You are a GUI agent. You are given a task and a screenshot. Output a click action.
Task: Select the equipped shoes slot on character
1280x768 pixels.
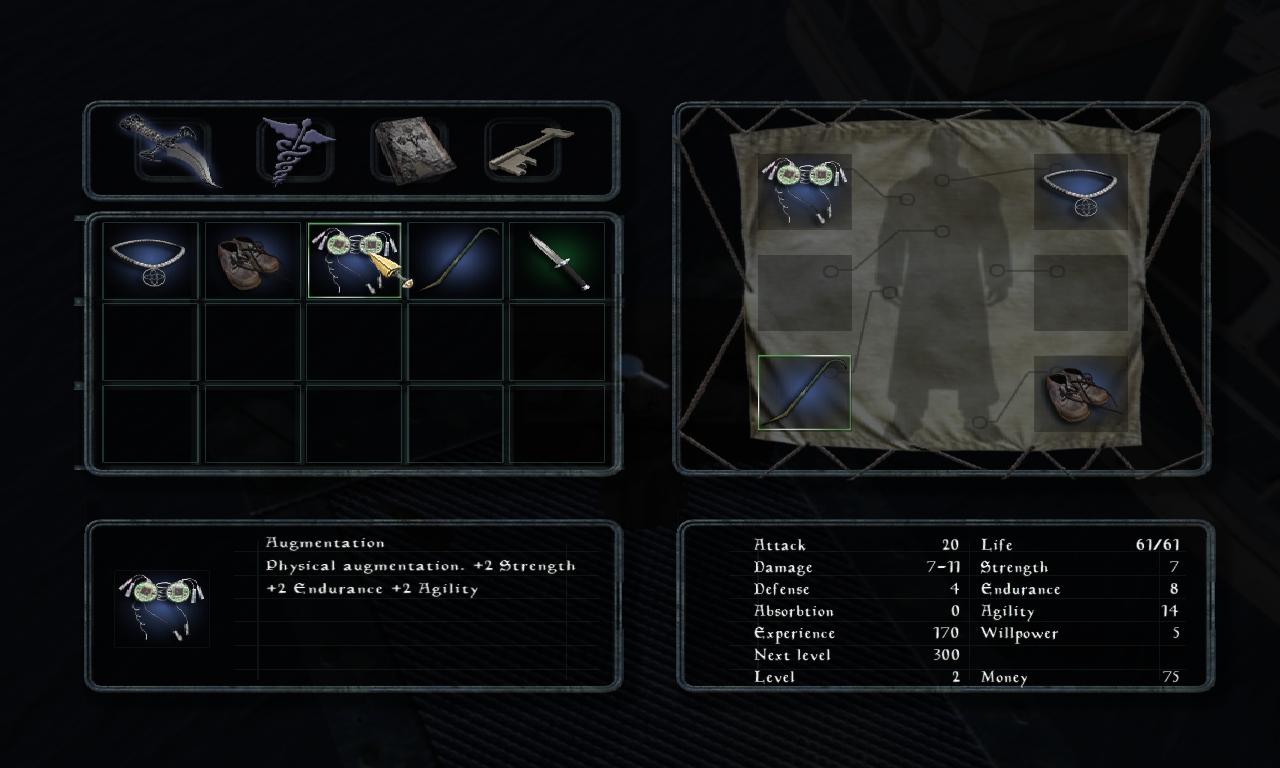coord(1081,393)
